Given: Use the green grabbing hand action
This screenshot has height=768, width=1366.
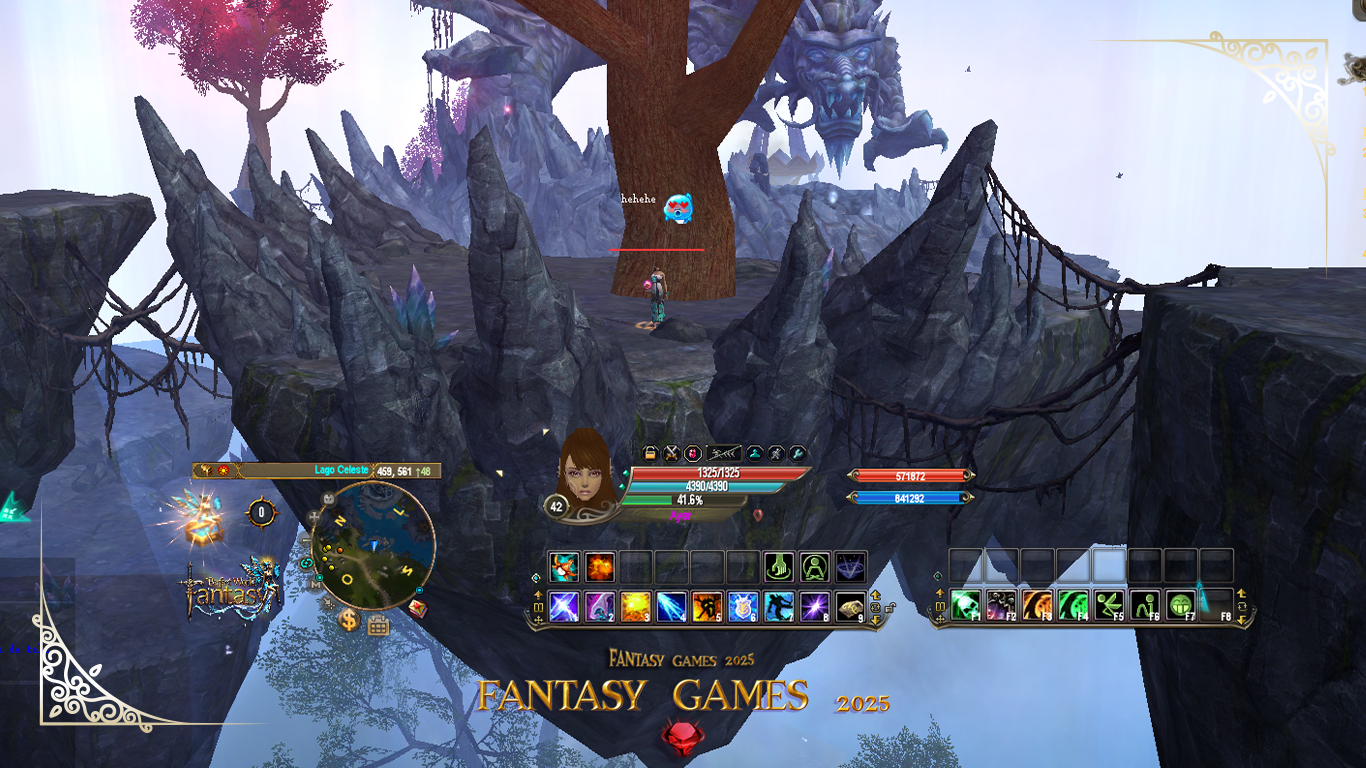Looking at the screenshot, I should point(779,567).
